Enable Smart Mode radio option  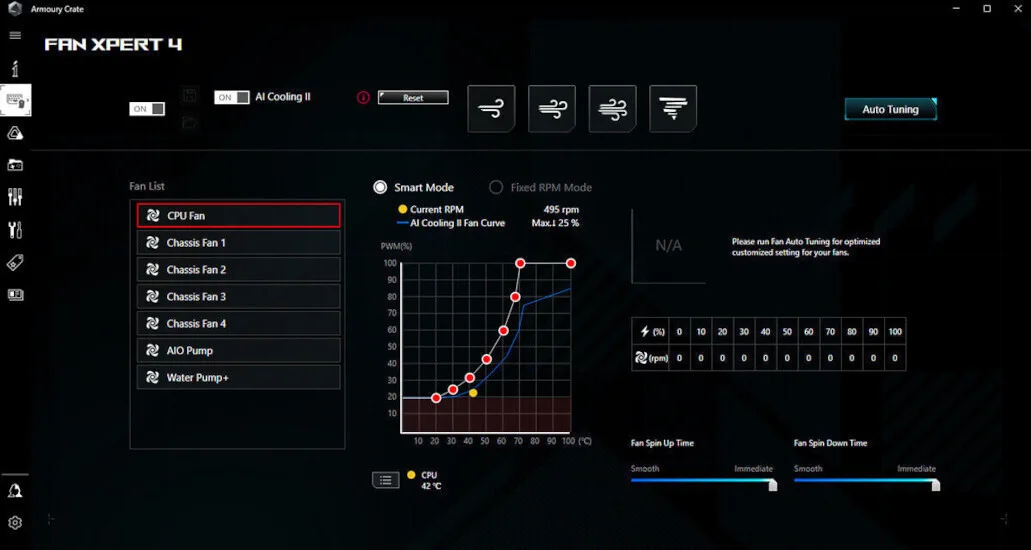click(380, 187)
